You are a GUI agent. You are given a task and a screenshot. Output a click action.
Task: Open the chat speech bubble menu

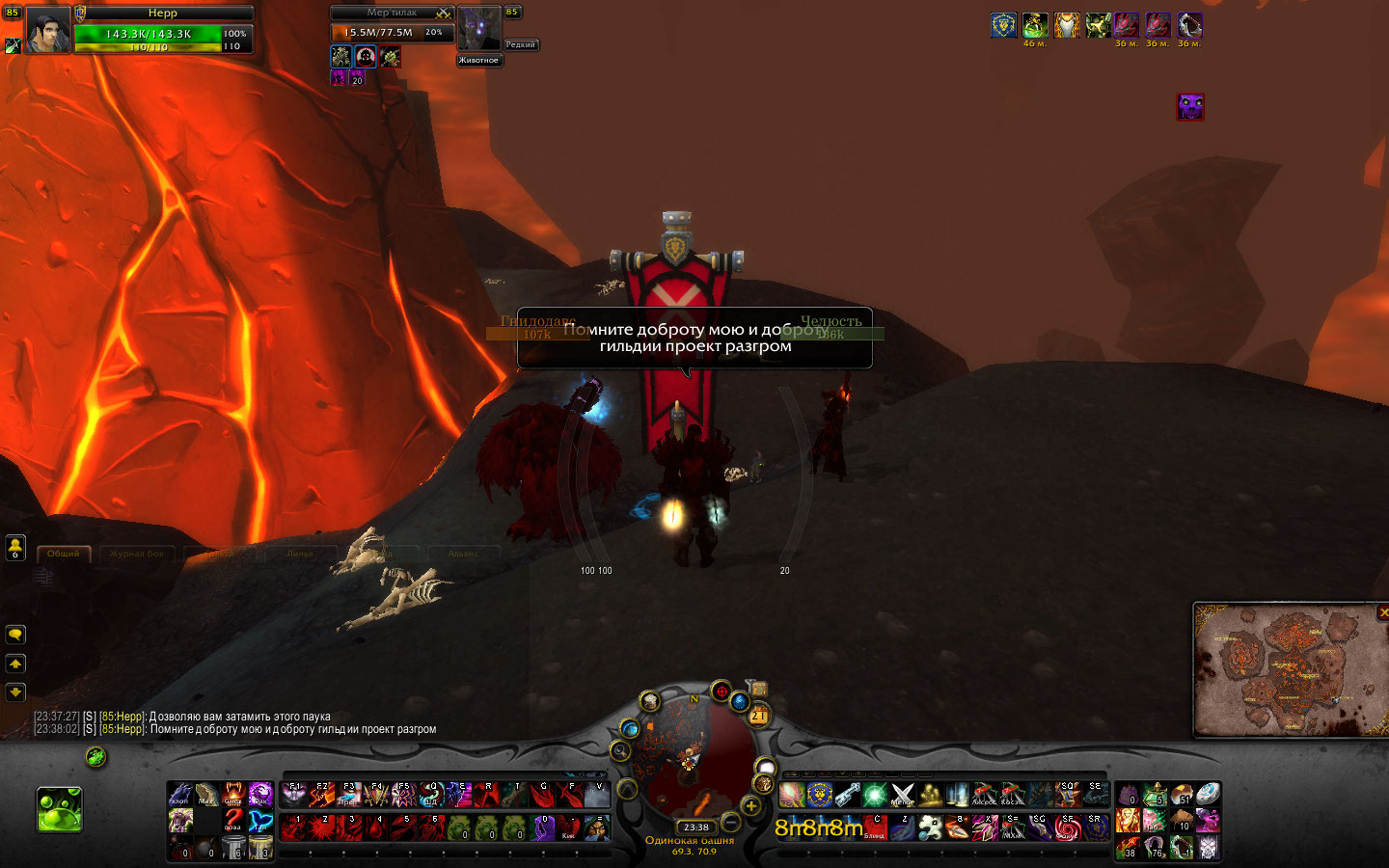click(15, 635)
